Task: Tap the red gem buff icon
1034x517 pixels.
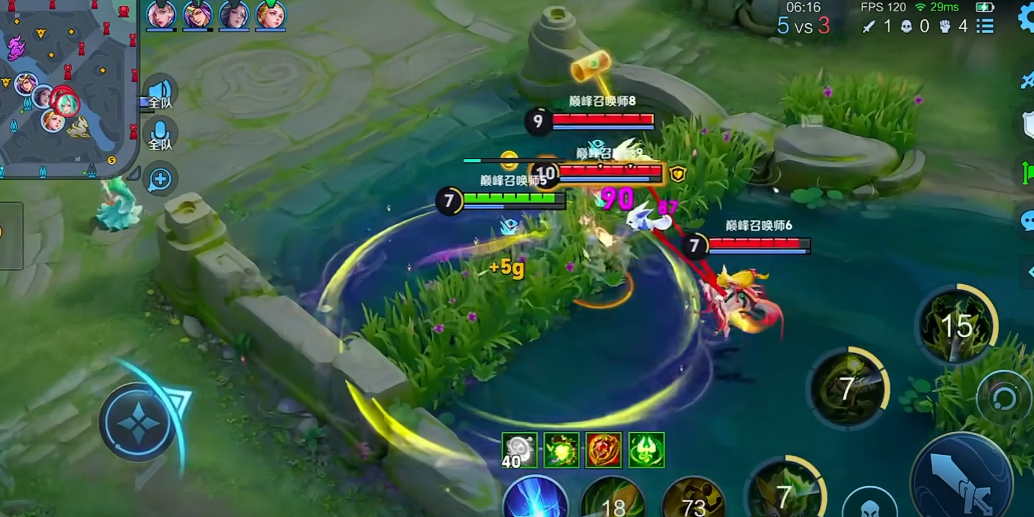Action: click(x=604, y=451)
